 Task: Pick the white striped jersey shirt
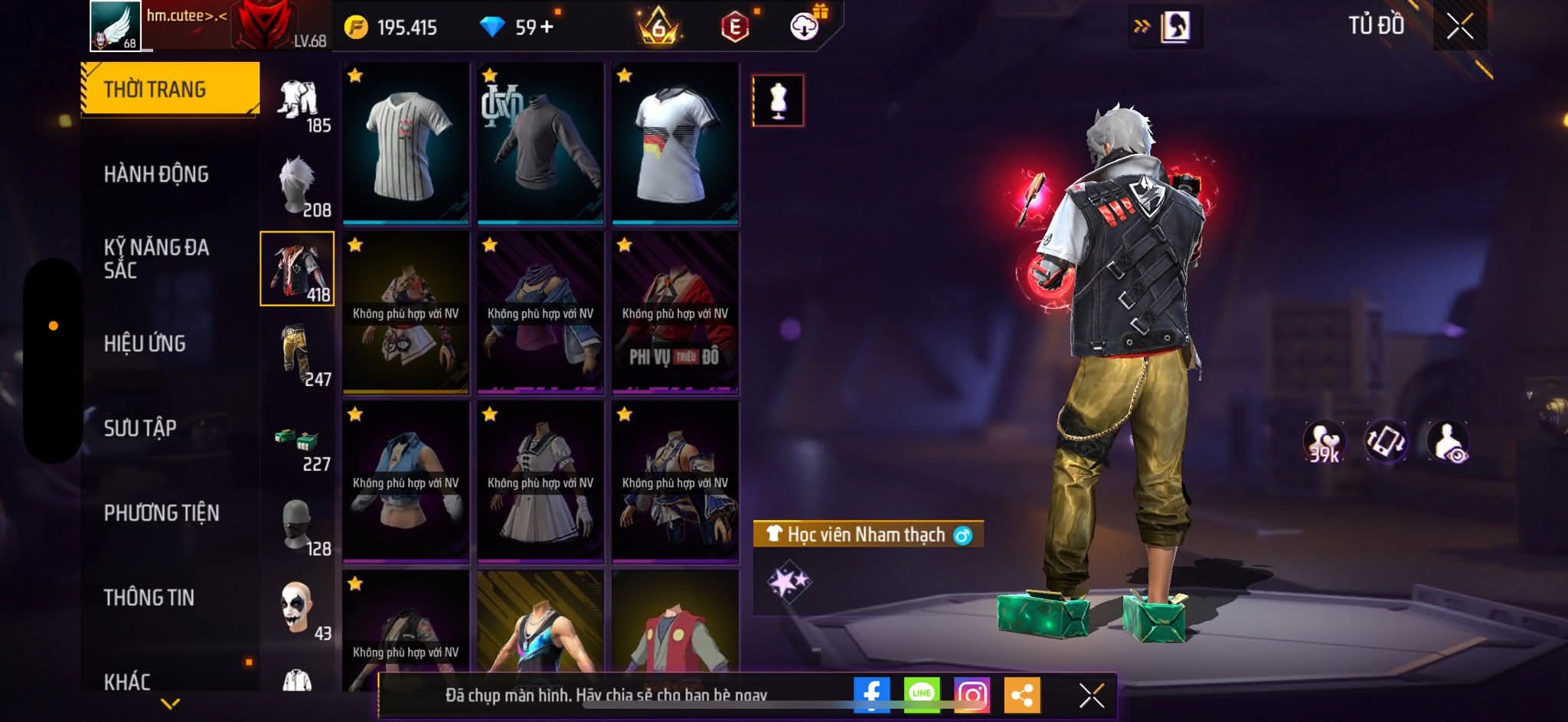[x=406, y=144]
